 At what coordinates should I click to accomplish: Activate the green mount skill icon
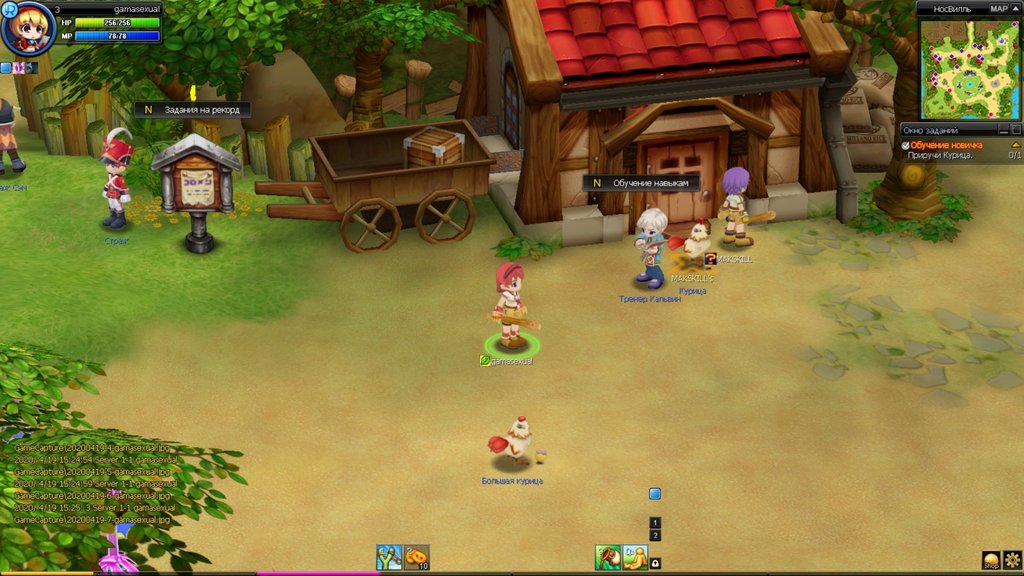(607, 558)
